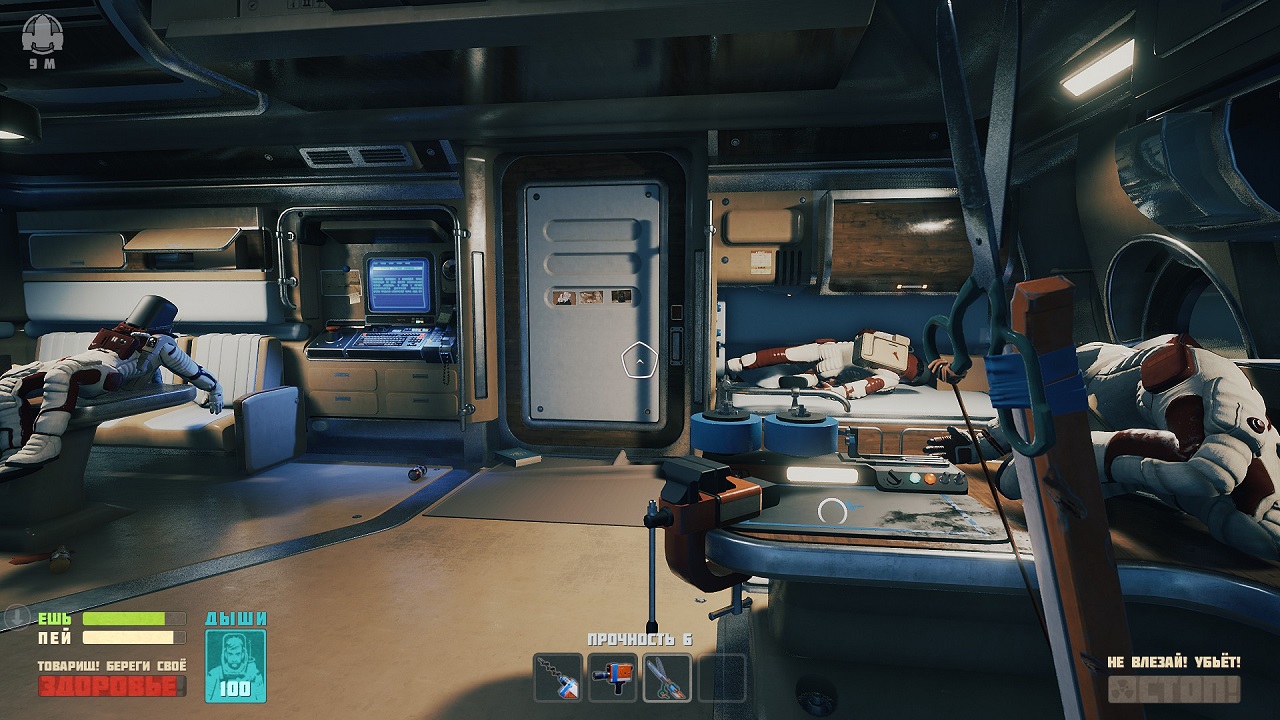Select the garden shears hotbar slot
The width and height of the screenshot is (1280, 720).
pos(667,677)
